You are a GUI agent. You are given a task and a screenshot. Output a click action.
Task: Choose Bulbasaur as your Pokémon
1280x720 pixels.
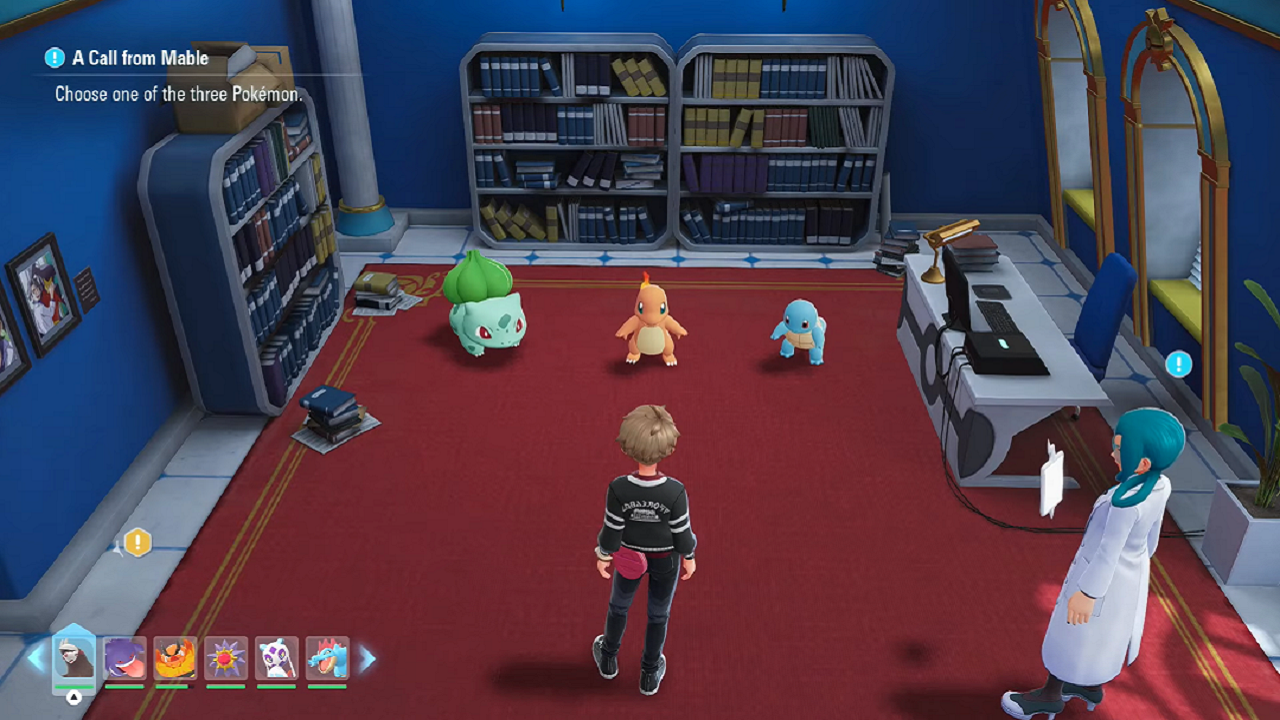point(485,305)
